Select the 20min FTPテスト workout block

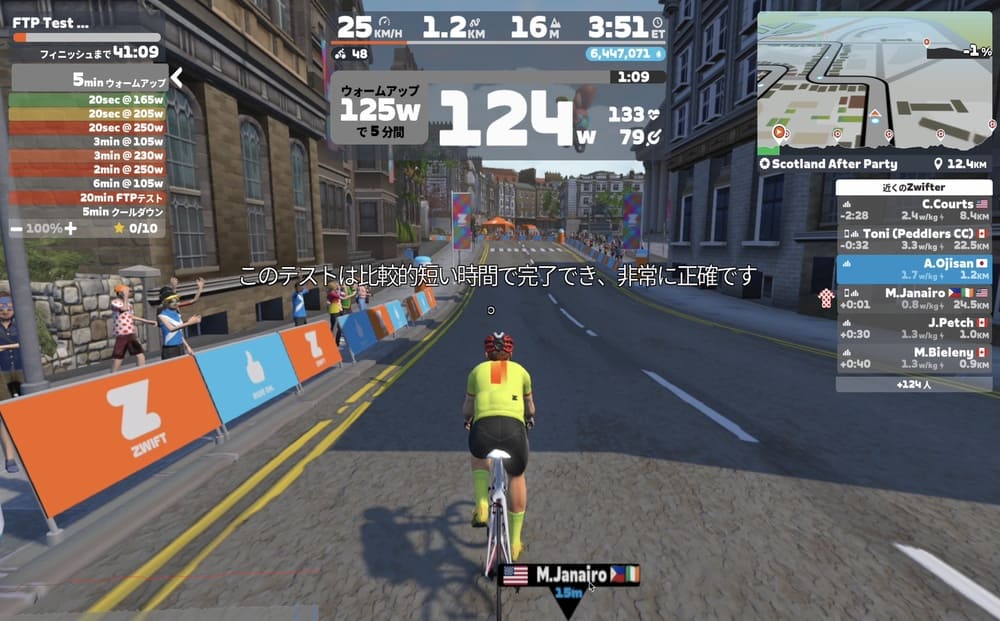tap(88, 198)
